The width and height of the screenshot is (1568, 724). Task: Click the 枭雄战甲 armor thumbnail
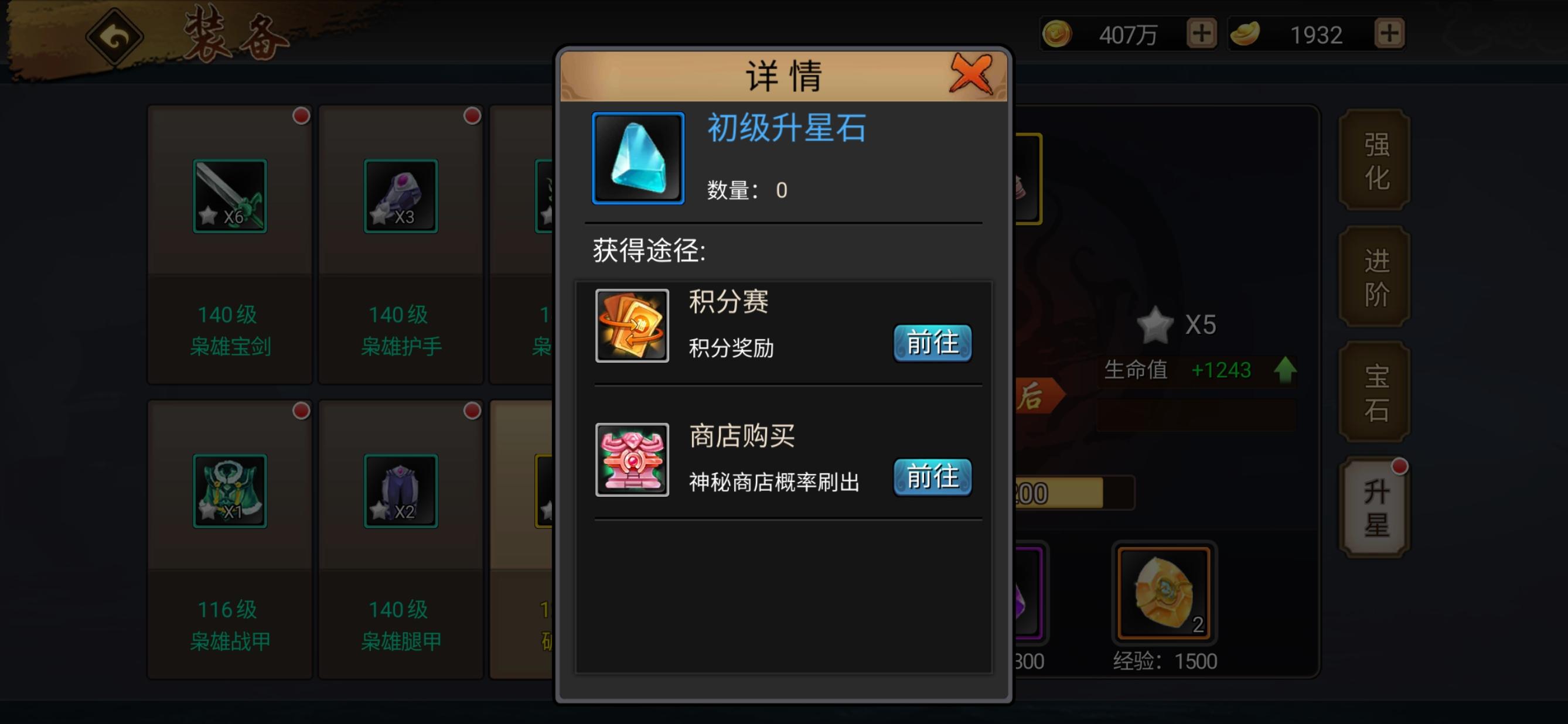[x=230, y=490]
